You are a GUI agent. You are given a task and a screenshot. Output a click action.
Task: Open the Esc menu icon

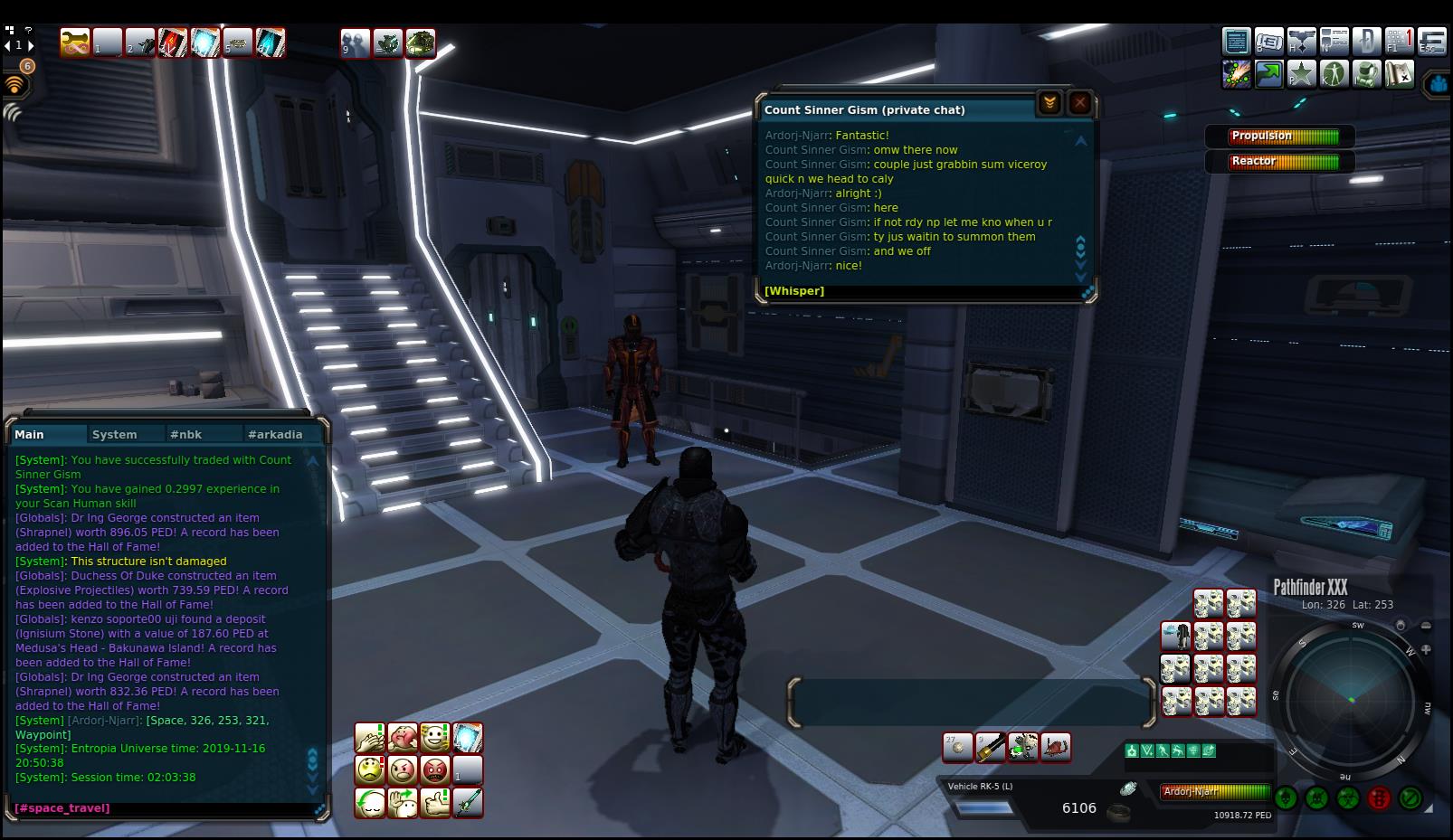(x=1431, y=42)
